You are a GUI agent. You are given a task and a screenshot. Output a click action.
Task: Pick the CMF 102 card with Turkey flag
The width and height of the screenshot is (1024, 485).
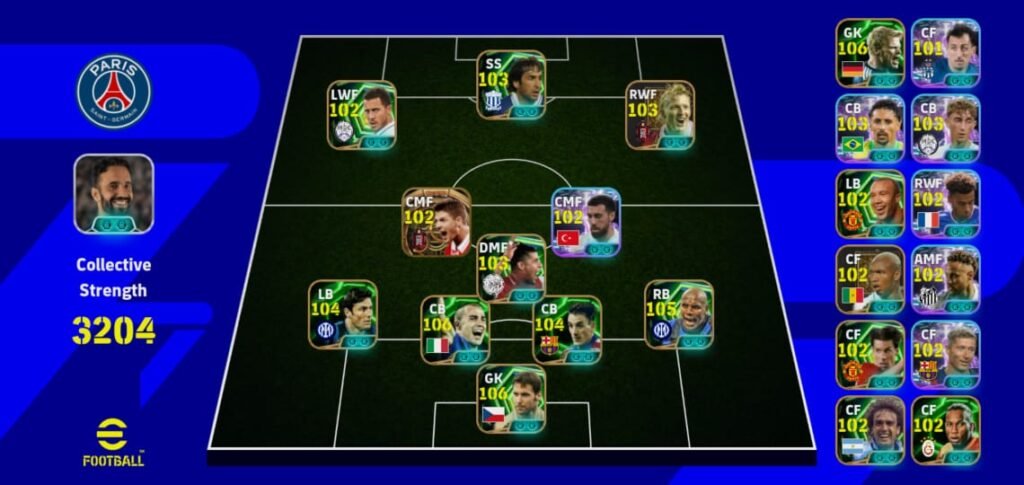[x=587, y=222]
